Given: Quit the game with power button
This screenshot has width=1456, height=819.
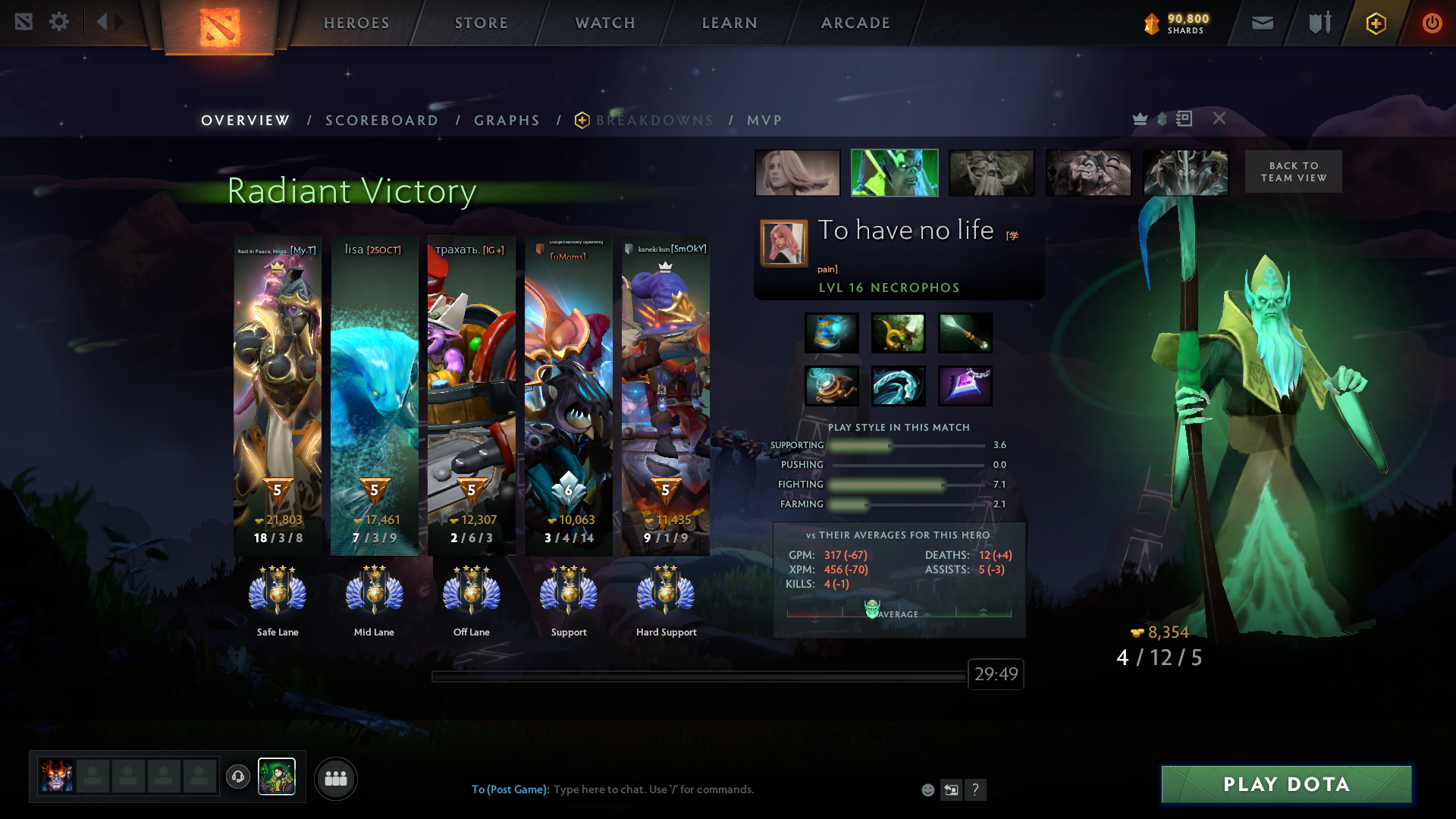Looking at the screenshot, I should 1432,24.
